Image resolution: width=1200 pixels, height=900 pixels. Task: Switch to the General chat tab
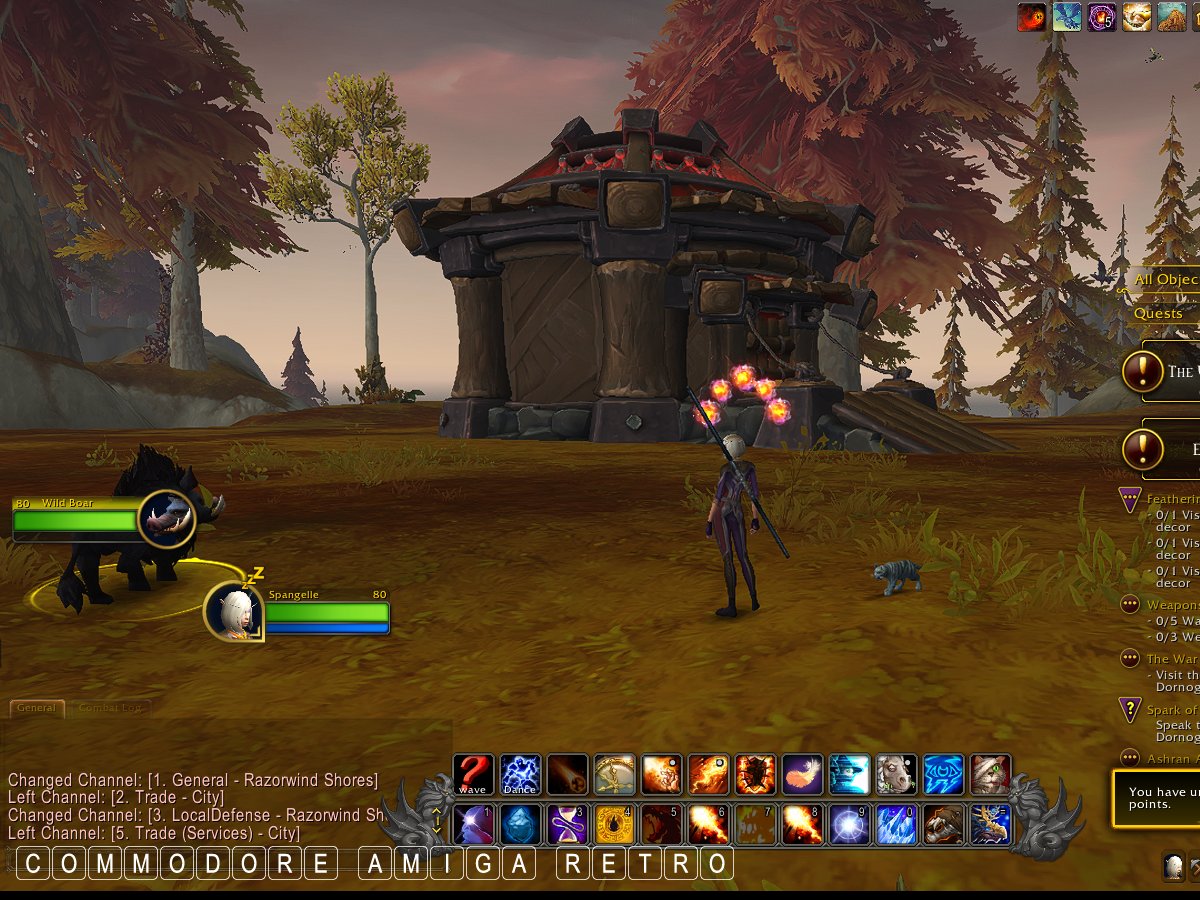(37, 708)
